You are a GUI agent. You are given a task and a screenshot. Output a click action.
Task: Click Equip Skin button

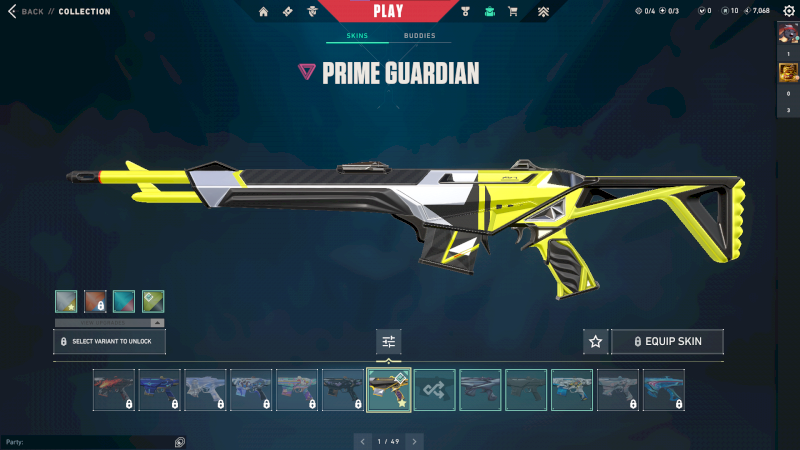667,341
